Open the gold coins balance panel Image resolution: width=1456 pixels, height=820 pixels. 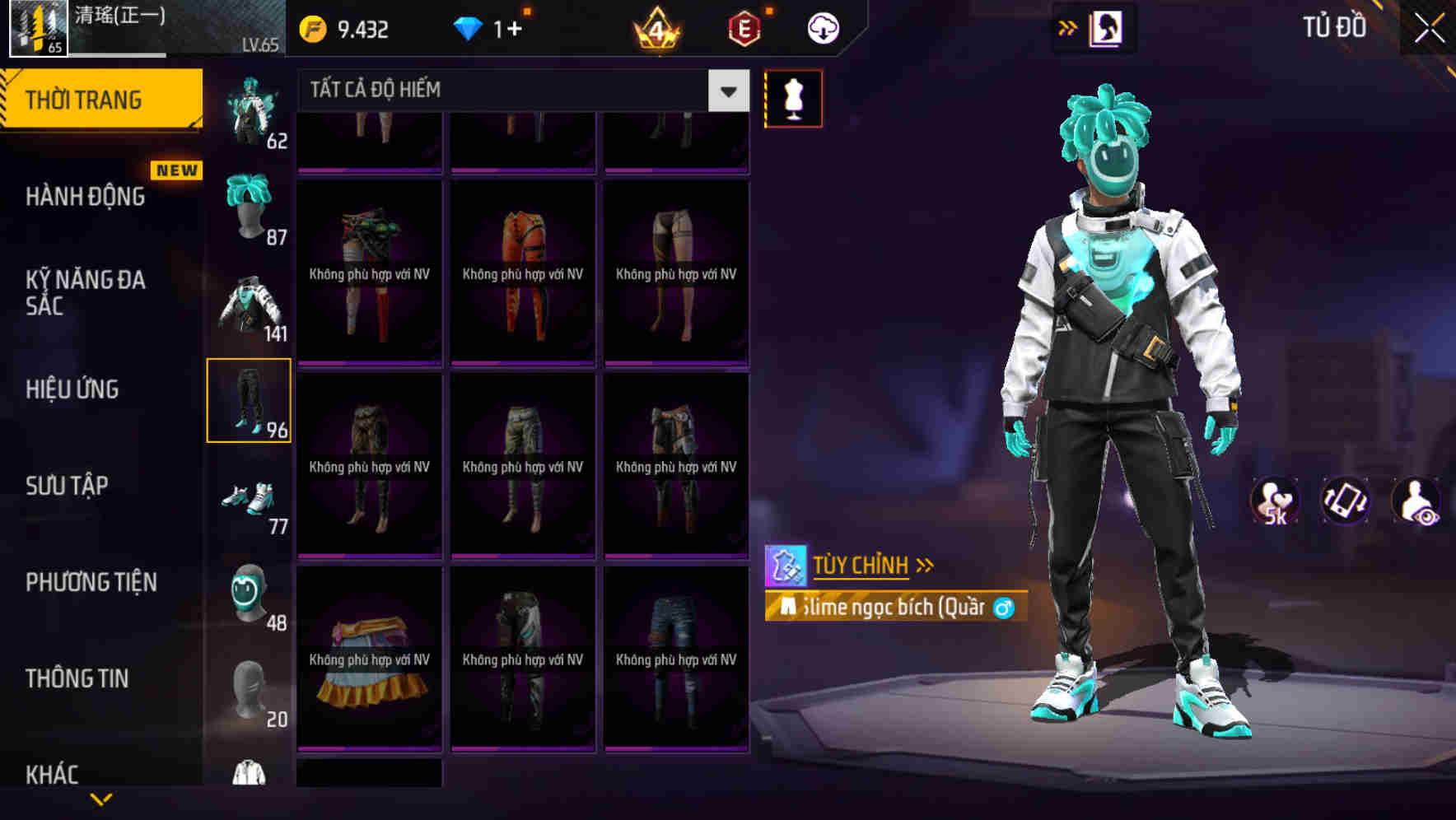[346, 28]
